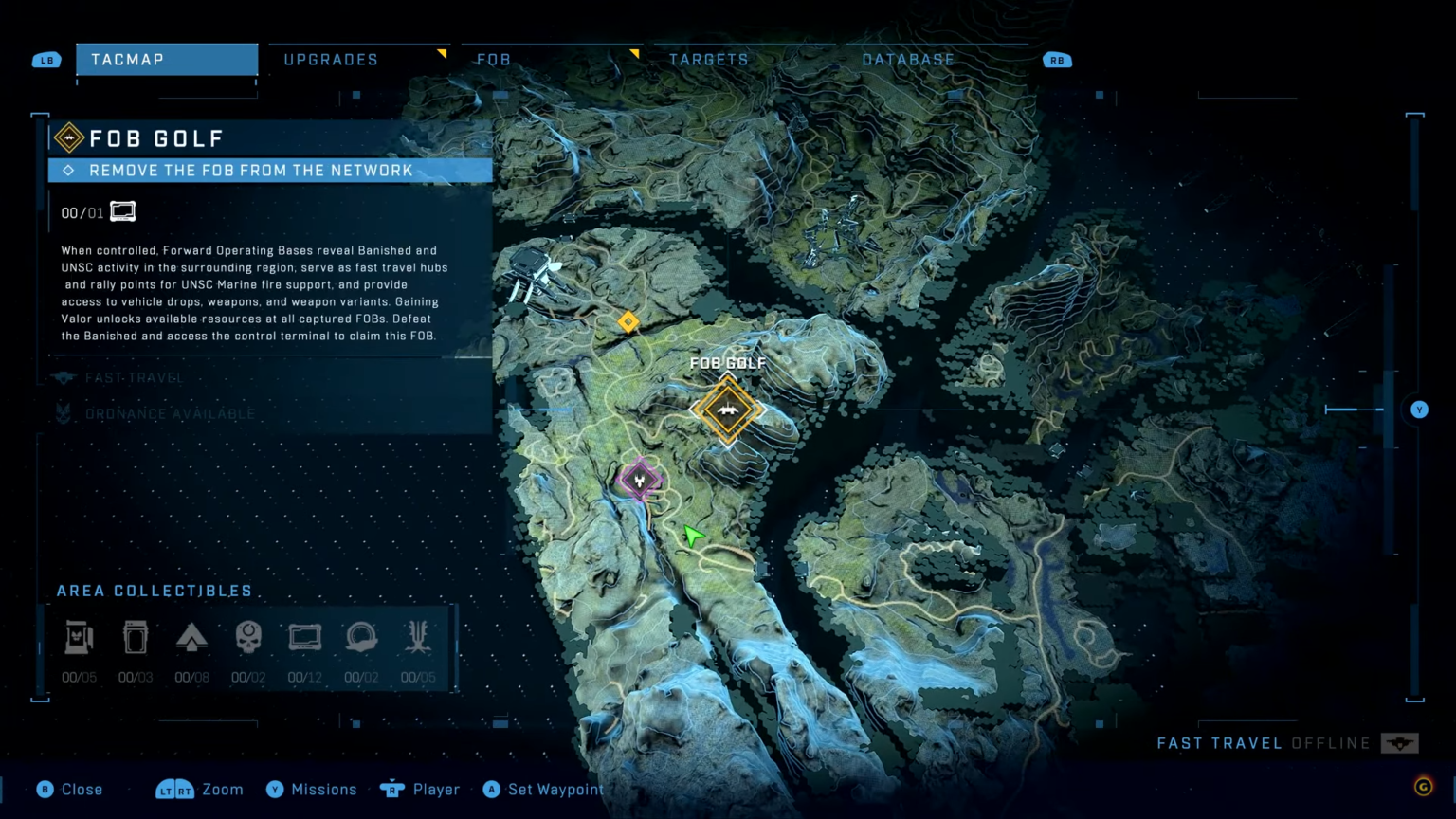Image resolution: width=1456 pixels, height=819 pixels.
Task: Select the UNSC audio log tablet icon
Action: (x=303, y=637)
